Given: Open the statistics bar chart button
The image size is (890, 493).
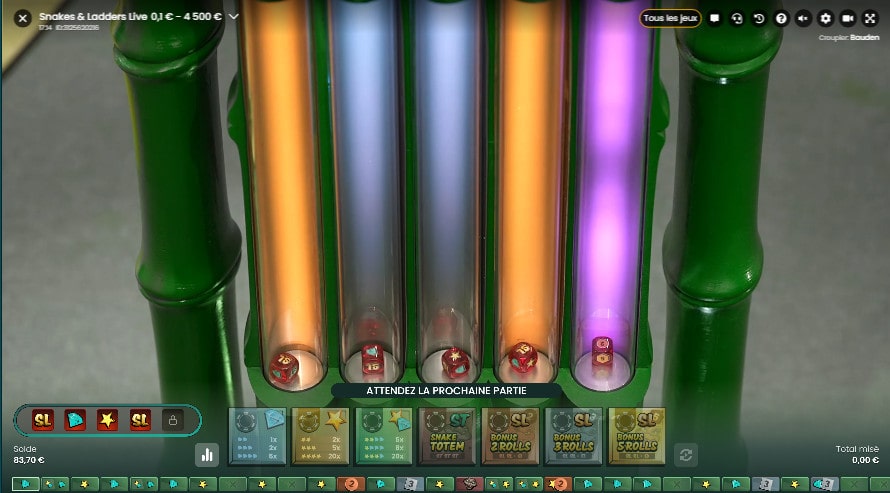Looking at the screenshot, I should point(207,454).
